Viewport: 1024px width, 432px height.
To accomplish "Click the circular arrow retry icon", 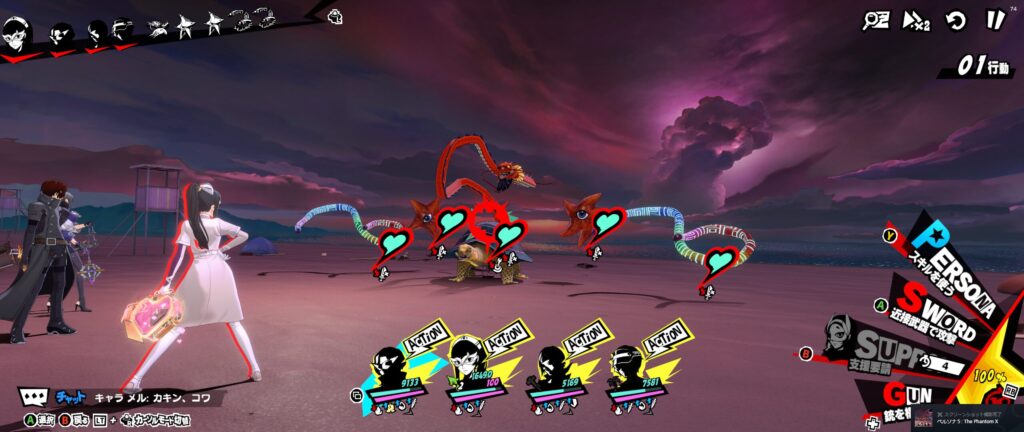I will [x=957, y=20].
